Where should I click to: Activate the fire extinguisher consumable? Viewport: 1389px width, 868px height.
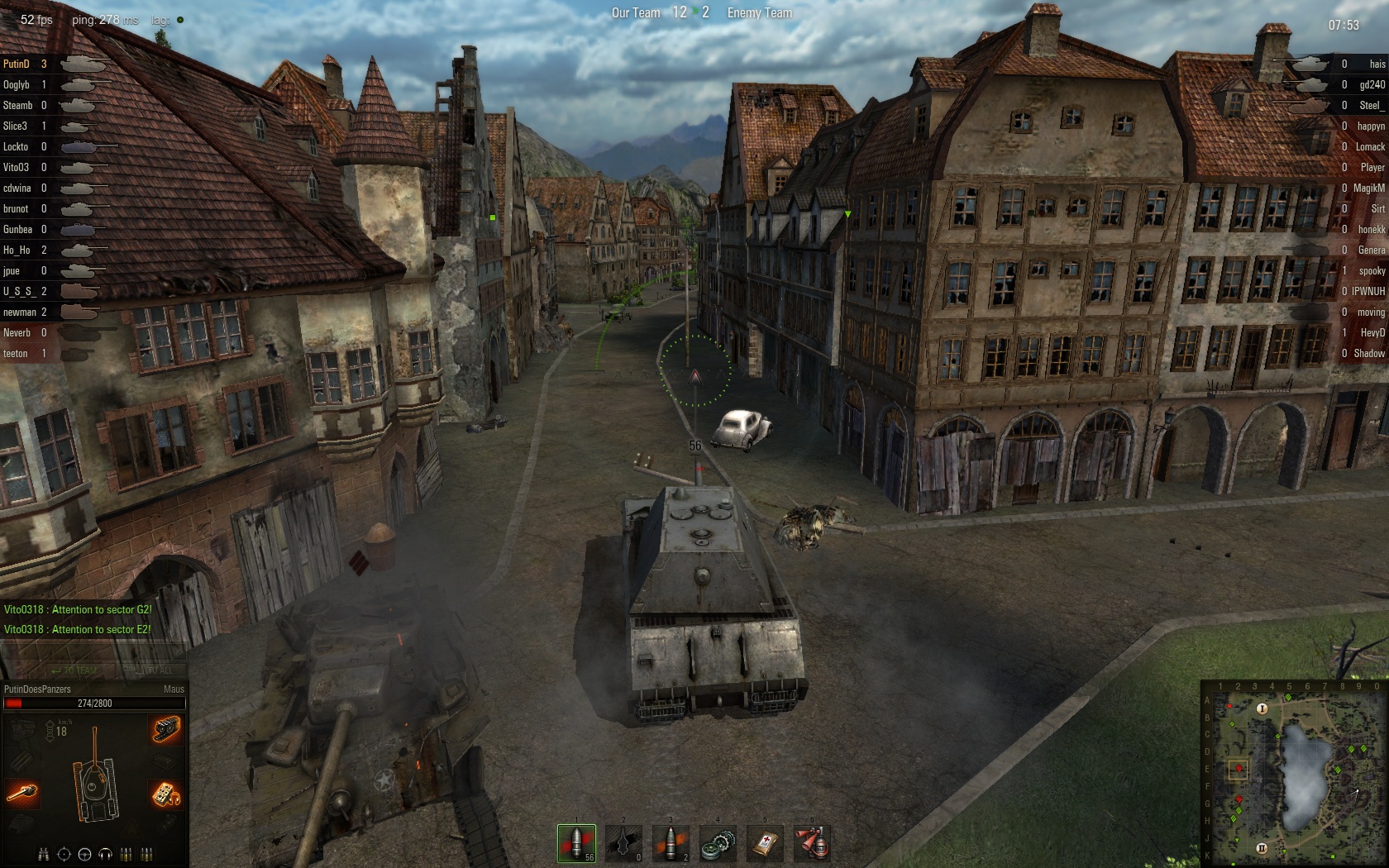[812, 842]
